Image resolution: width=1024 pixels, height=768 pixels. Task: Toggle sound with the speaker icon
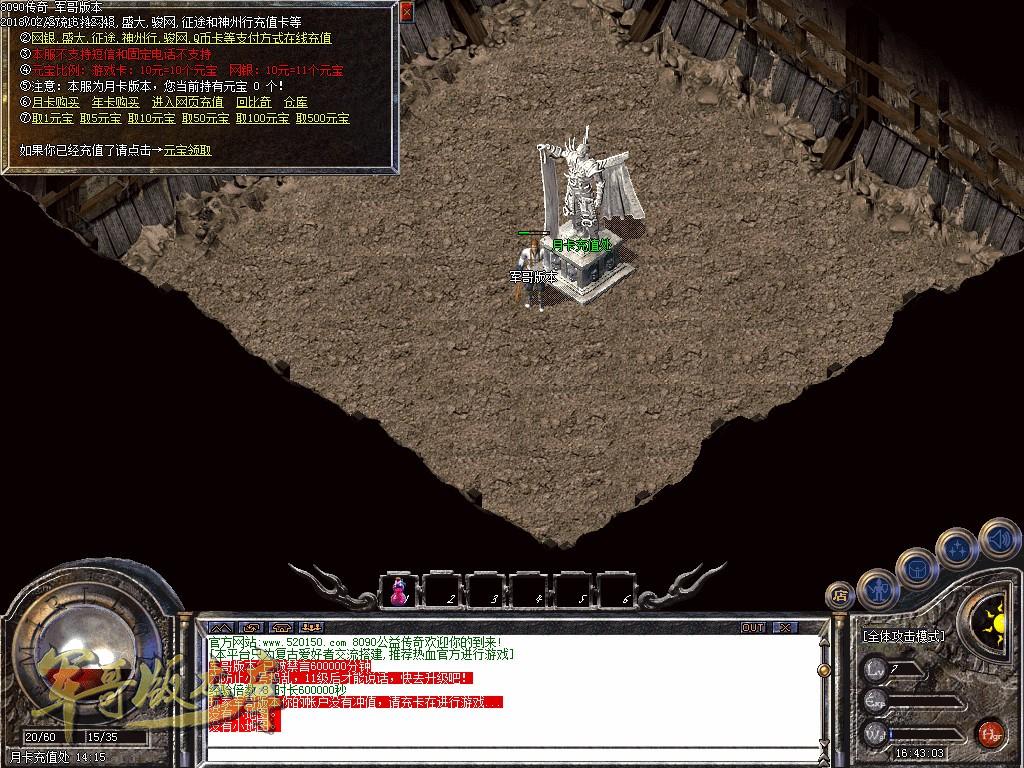tap(997, 537)
